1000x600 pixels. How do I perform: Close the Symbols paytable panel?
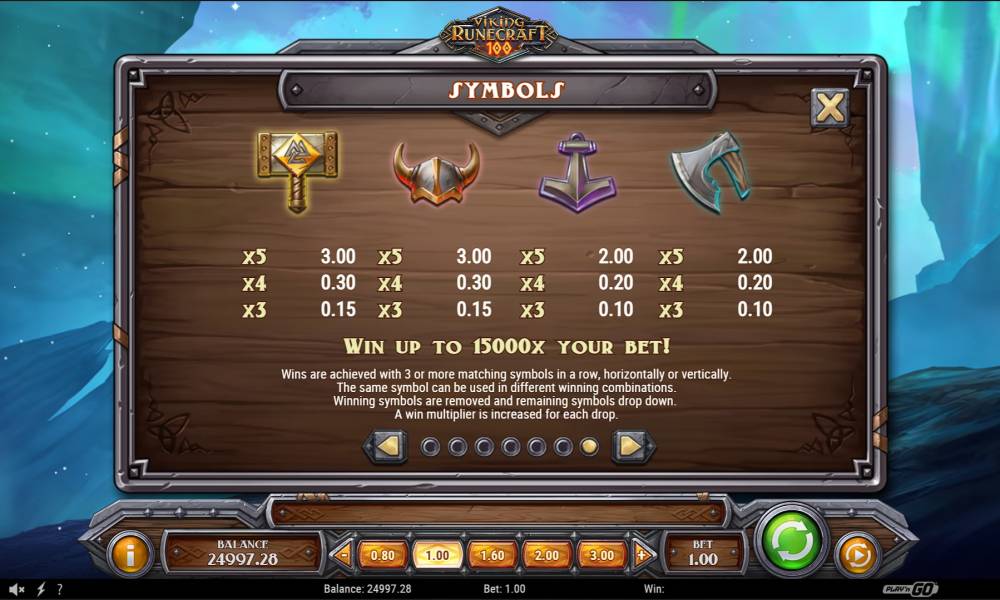(x=829, y=107)
